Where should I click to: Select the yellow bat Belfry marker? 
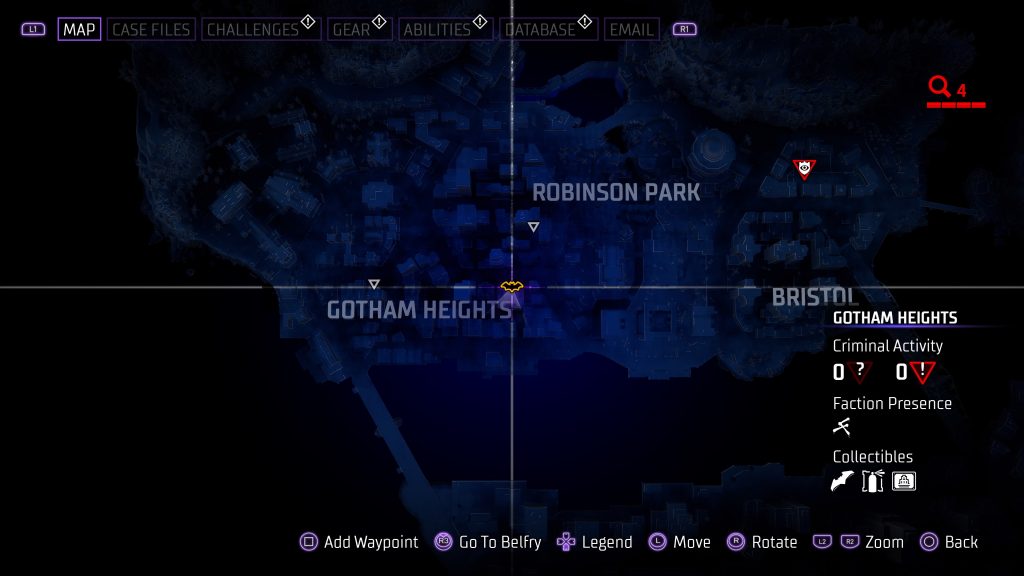pyautogui.click(x=512, y=288)
